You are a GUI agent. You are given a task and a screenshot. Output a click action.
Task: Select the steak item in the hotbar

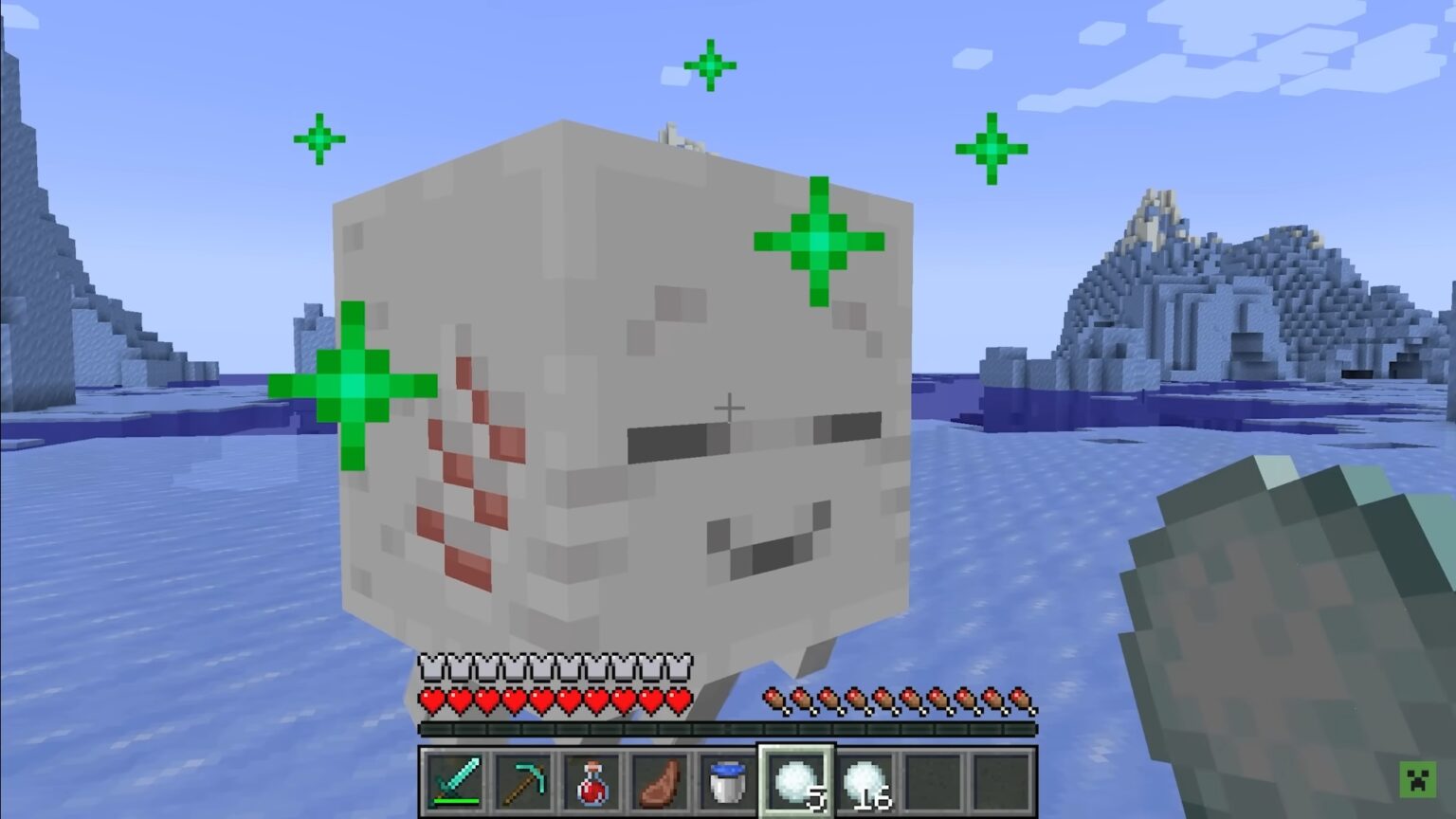(658, 780)
